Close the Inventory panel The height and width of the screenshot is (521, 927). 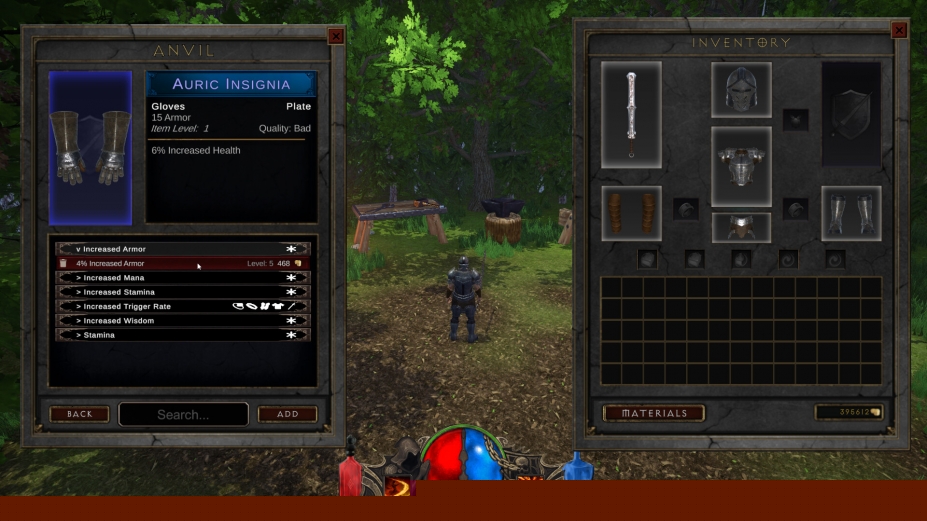898,30
